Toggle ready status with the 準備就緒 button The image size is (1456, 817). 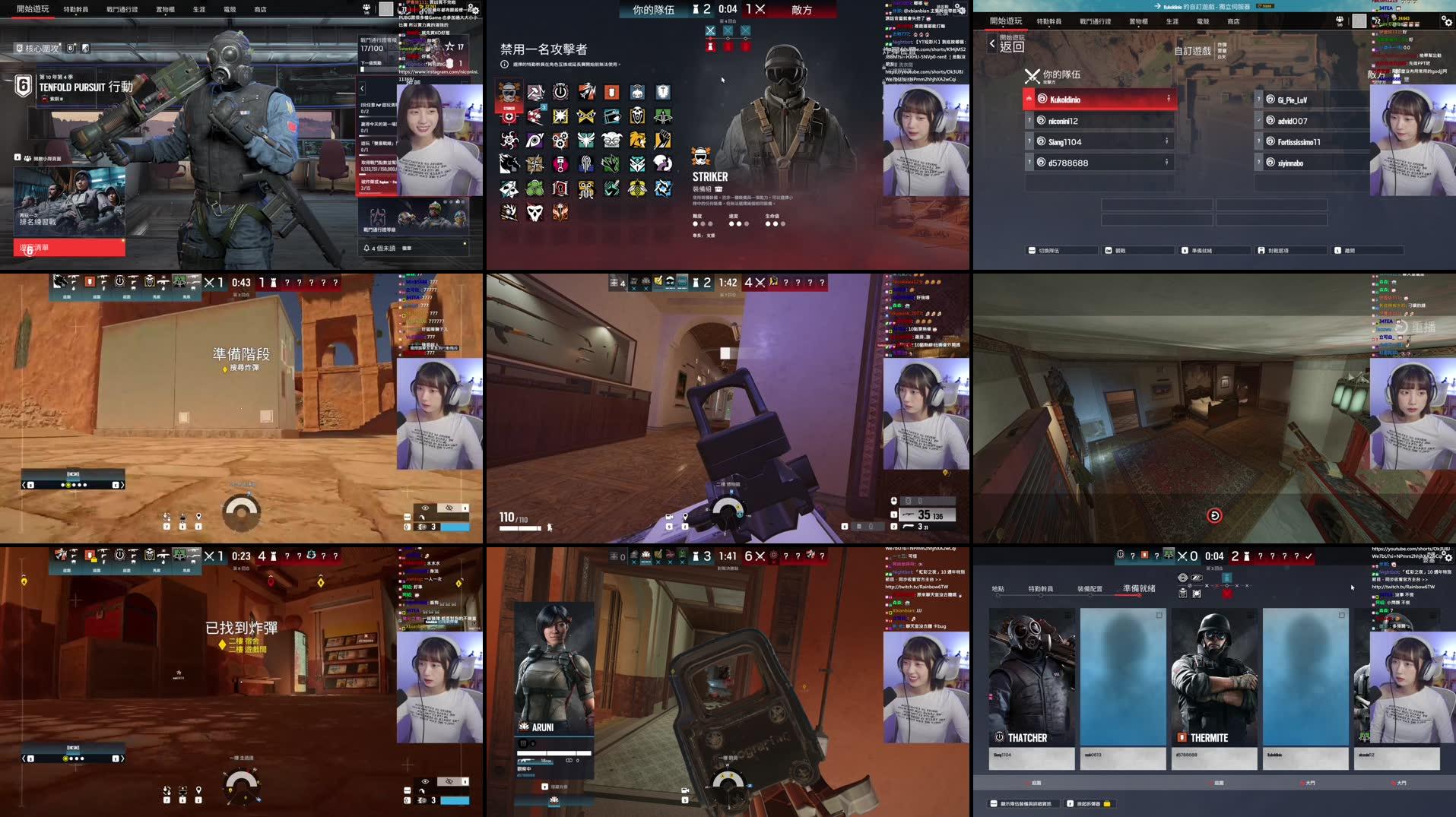tap(1215, 250)
